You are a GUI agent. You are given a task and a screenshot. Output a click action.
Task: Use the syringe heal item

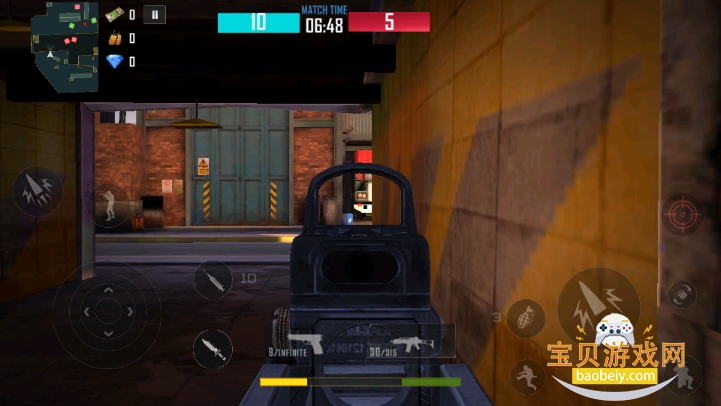[213, 278]
